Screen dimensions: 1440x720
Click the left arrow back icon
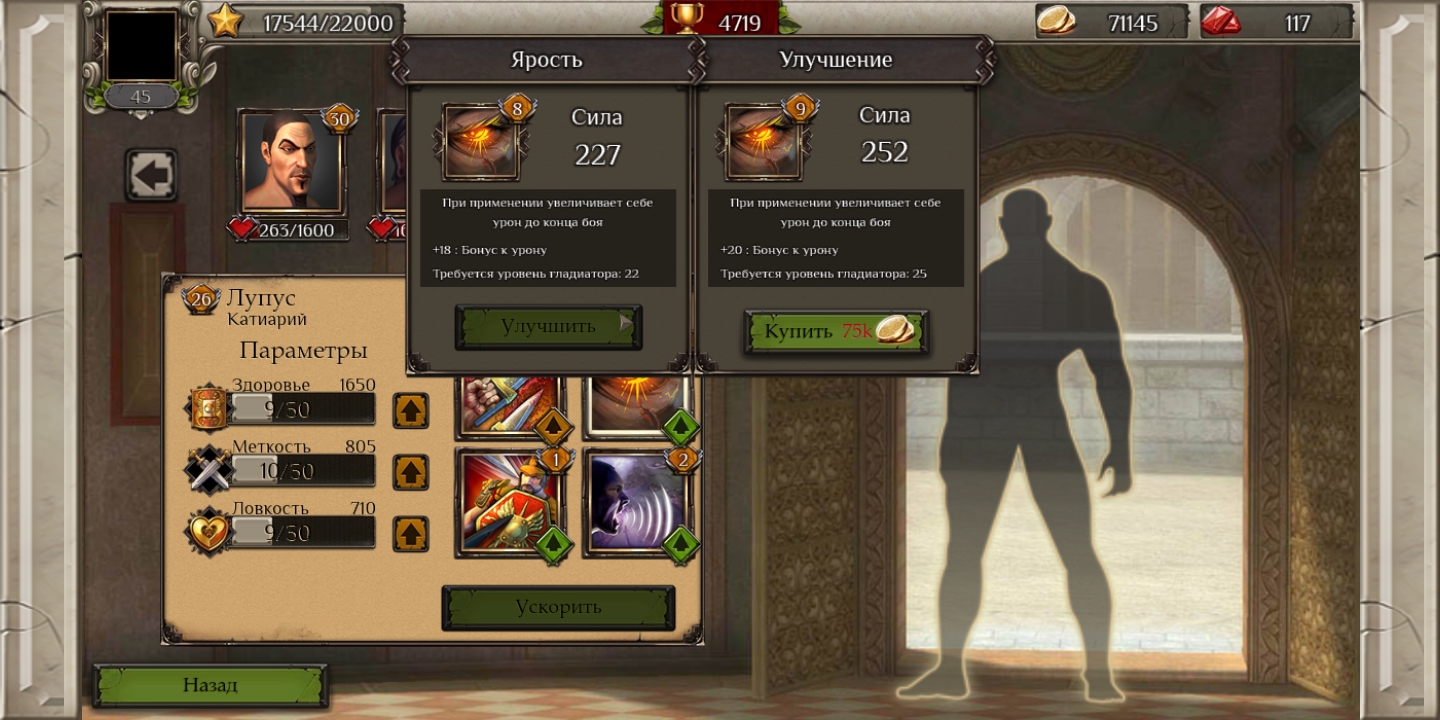pyautogui.click(x=152, y=176)
